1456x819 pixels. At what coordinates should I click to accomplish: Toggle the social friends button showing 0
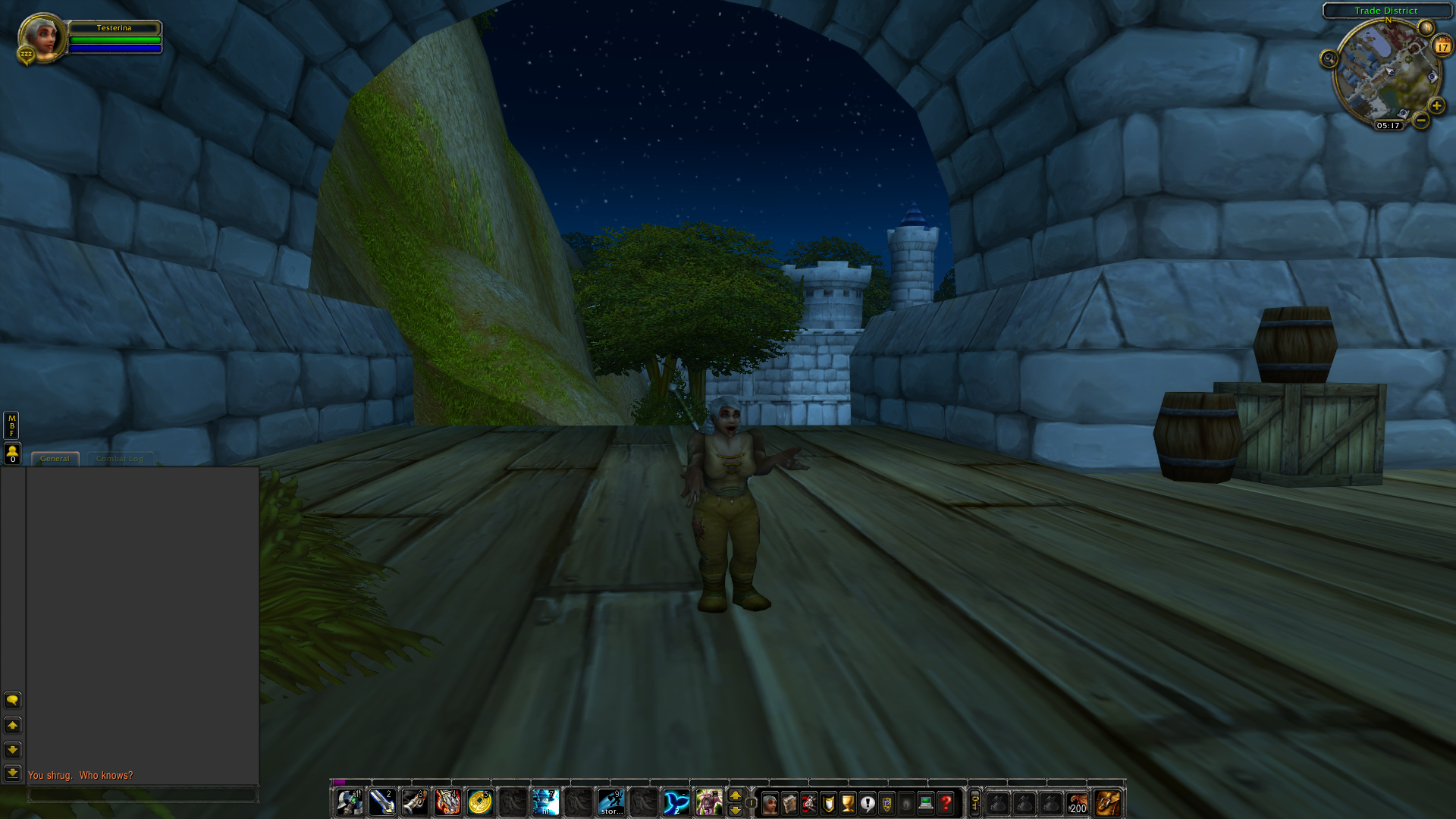pyautogui.click(x=12, y=451)
